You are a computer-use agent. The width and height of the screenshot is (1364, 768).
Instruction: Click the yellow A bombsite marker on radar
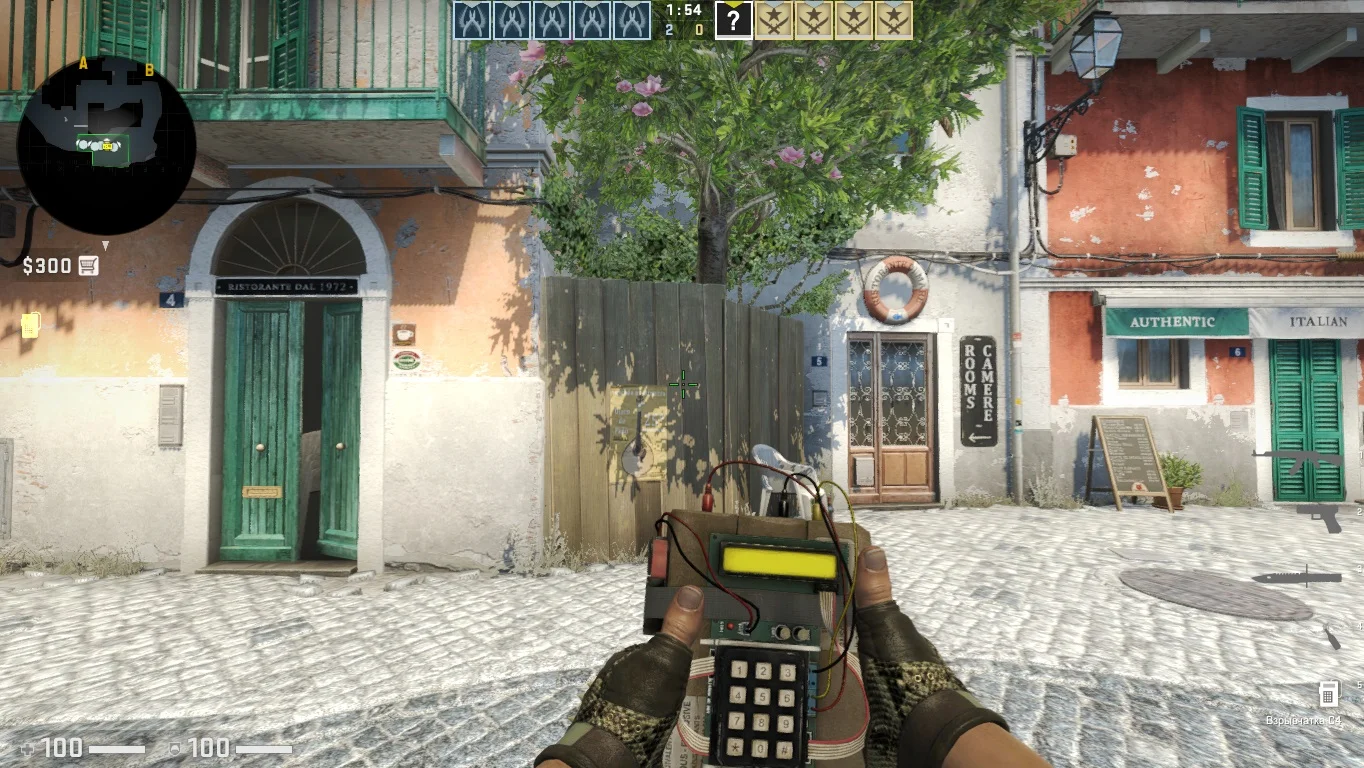pyautogui.click(x=83, y=64)
